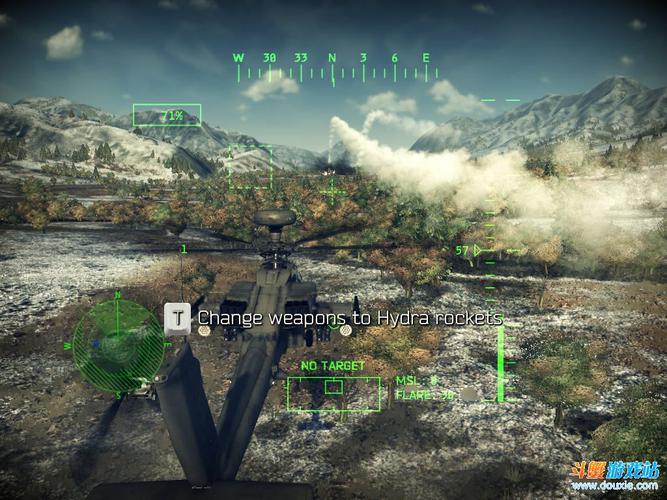Select the NO TARGET camera display box
This screenshot has height=500, width=667.
[x=333, y=393]
